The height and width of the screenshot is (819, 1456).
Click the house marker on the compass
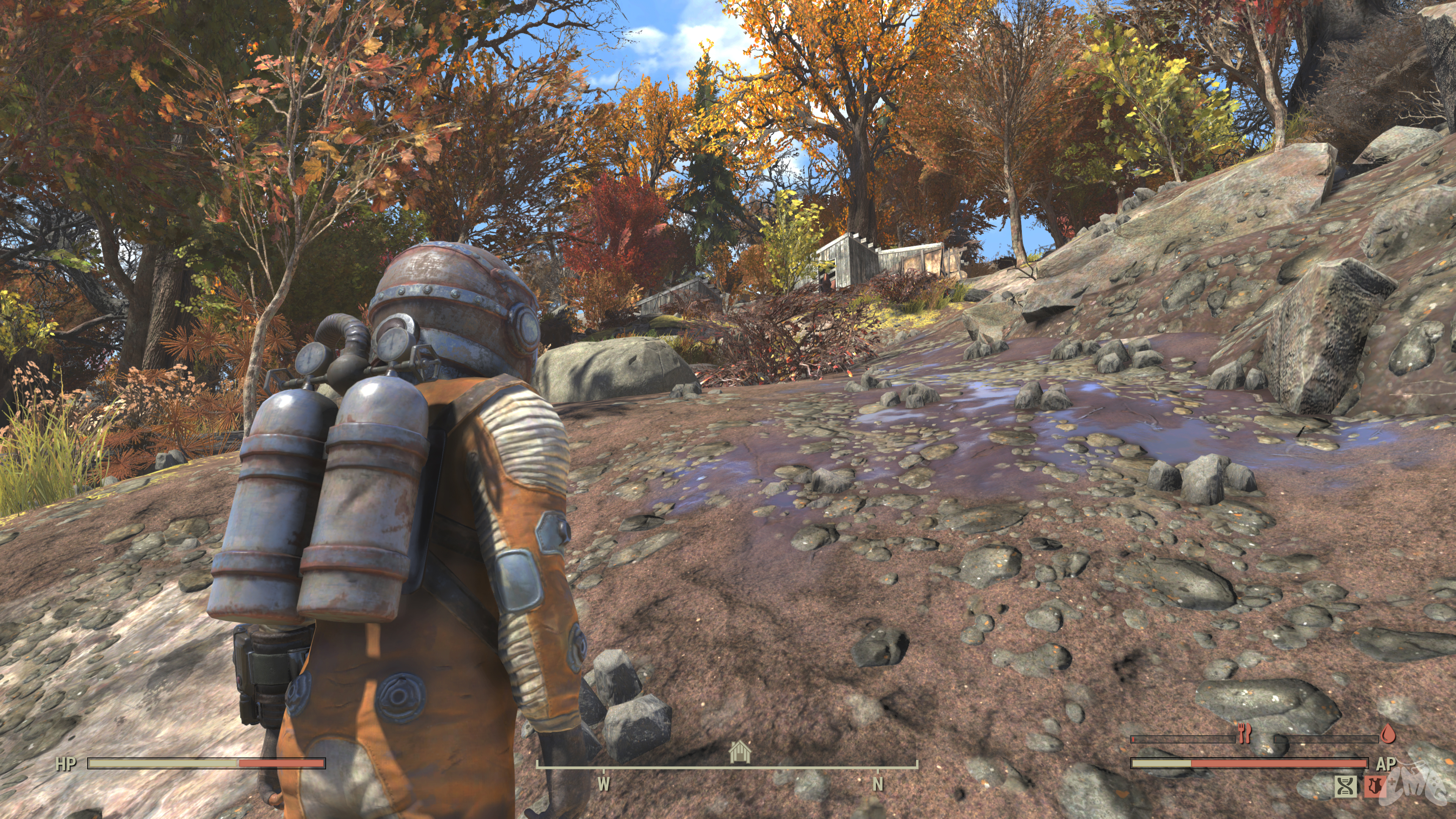(x=740, y=752)
